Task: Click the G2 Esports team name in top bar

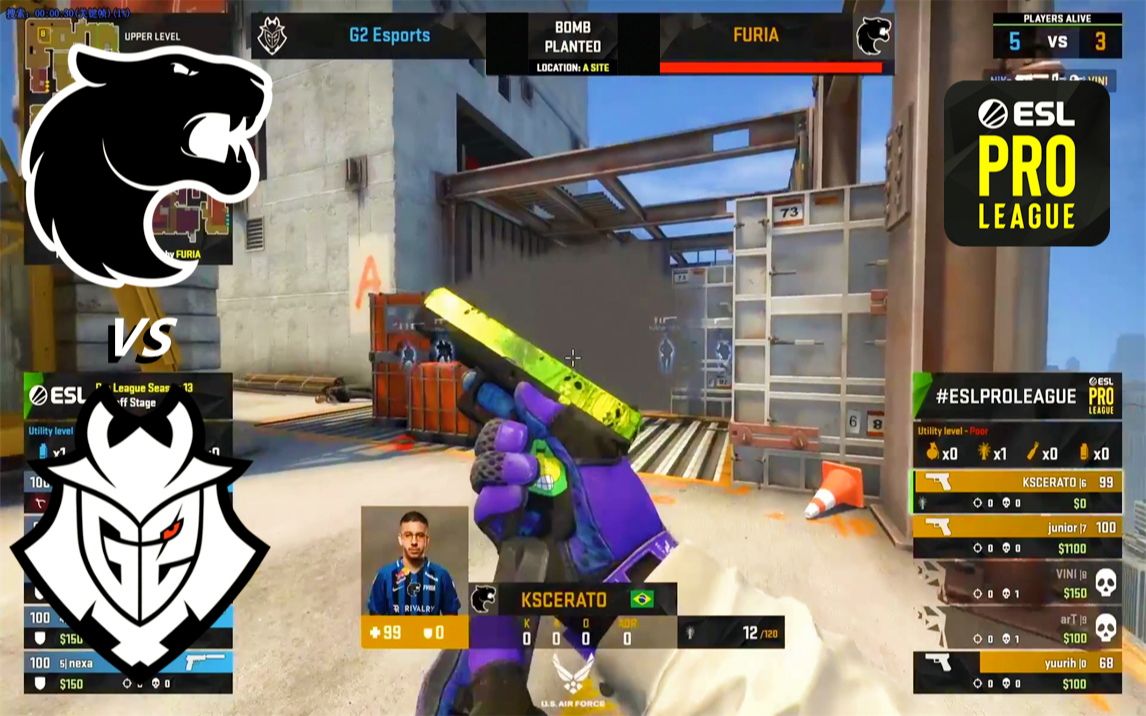Action: pos(389,35)
